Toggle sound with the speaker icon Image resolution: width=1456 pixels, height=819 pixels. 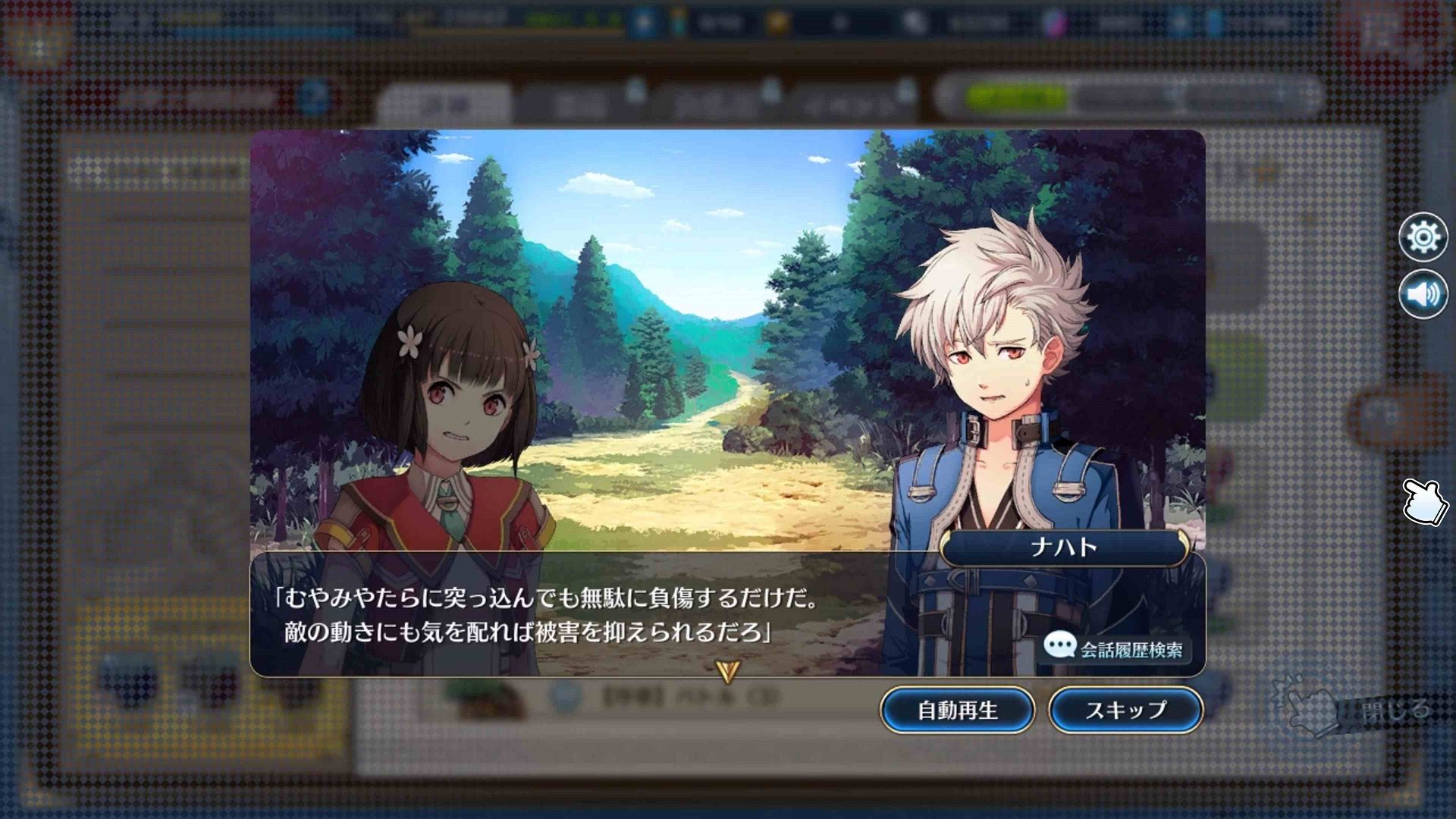[1423, 293]
